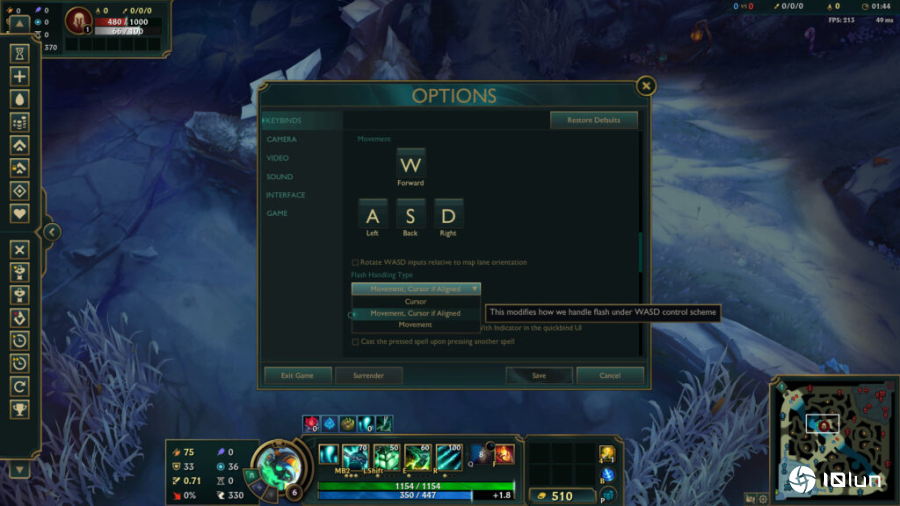Open the Camera settings section
The height and width of the screenshot is (506, 900).
[x=281, y=139]
